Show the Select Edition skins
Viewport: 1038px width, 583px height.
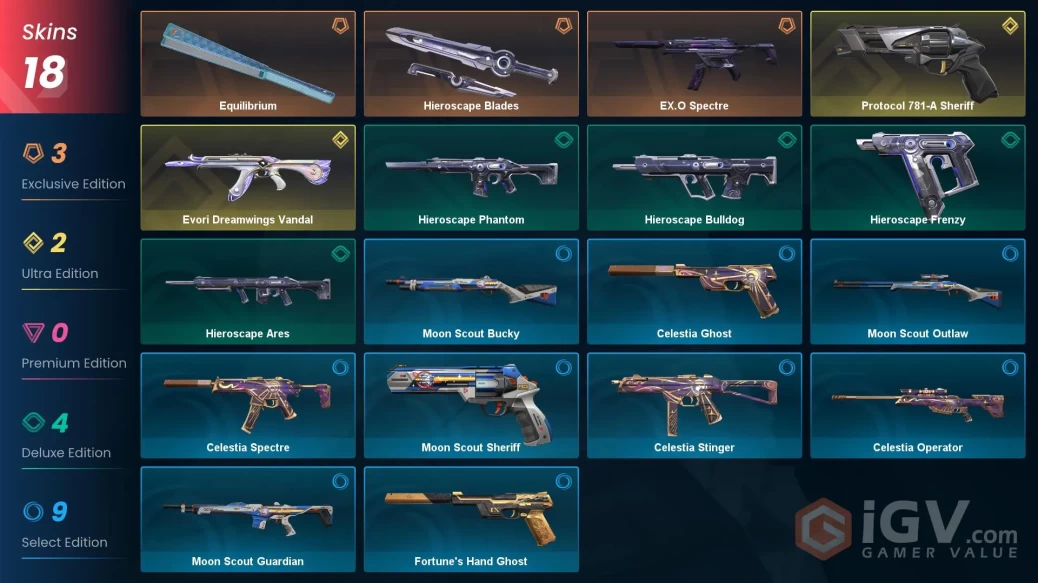click(x=64, y=526)
